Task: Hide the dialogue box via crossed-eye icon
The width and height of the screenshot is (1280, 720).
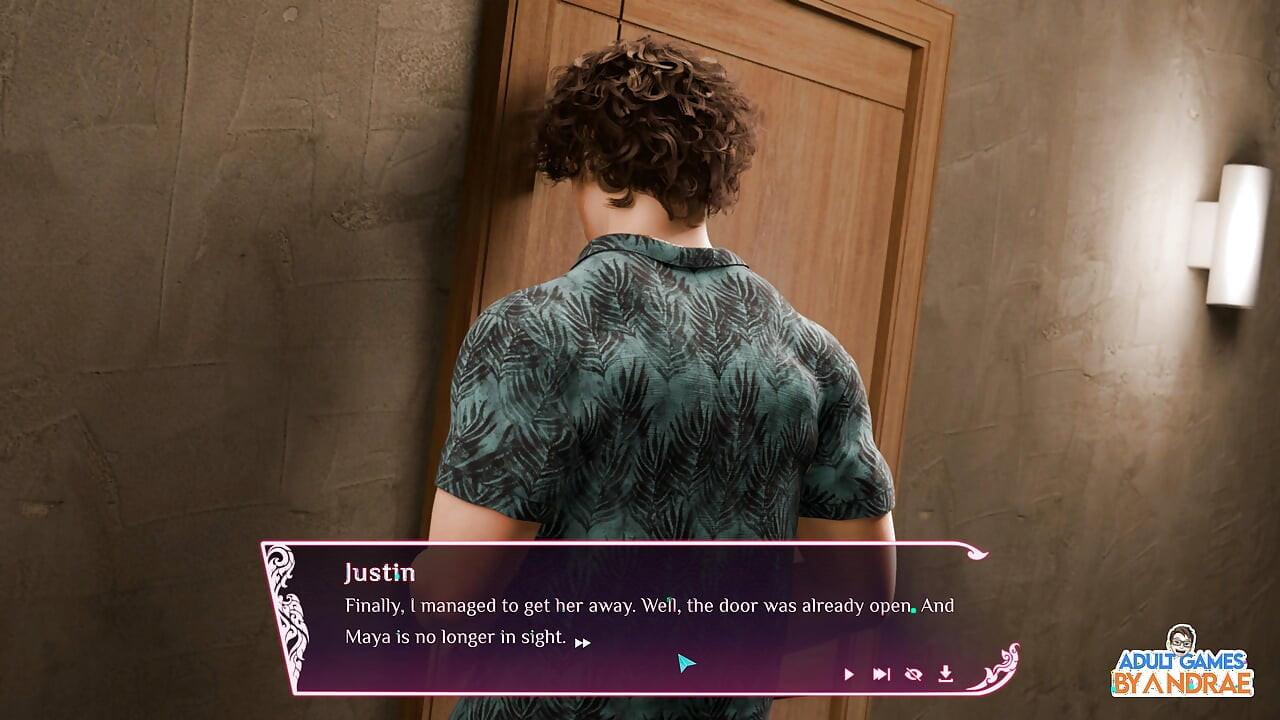Action: (913, 674)
